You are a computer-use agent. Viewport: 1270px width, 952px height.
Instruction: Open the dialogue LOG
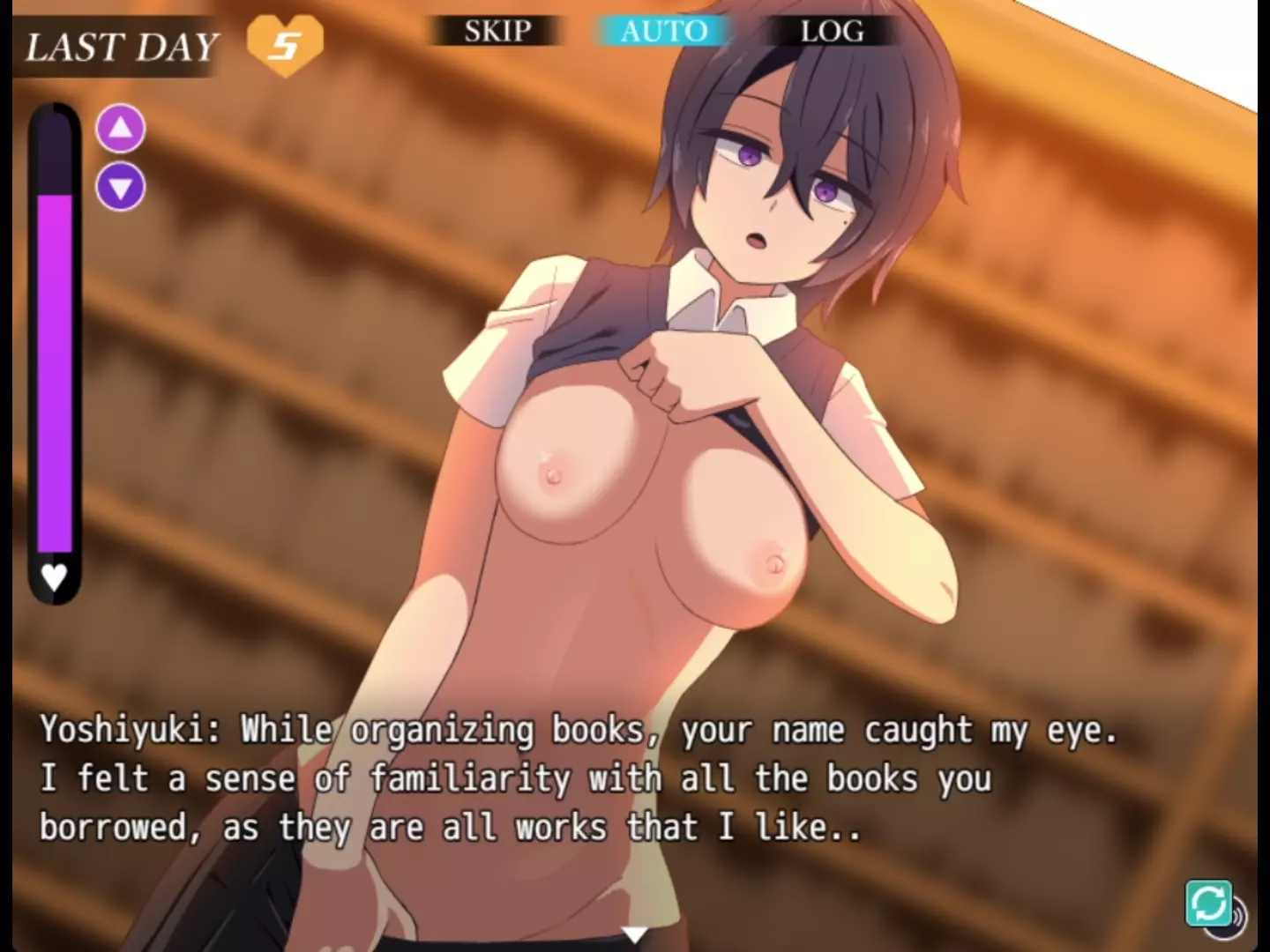[x=832, y=32]
